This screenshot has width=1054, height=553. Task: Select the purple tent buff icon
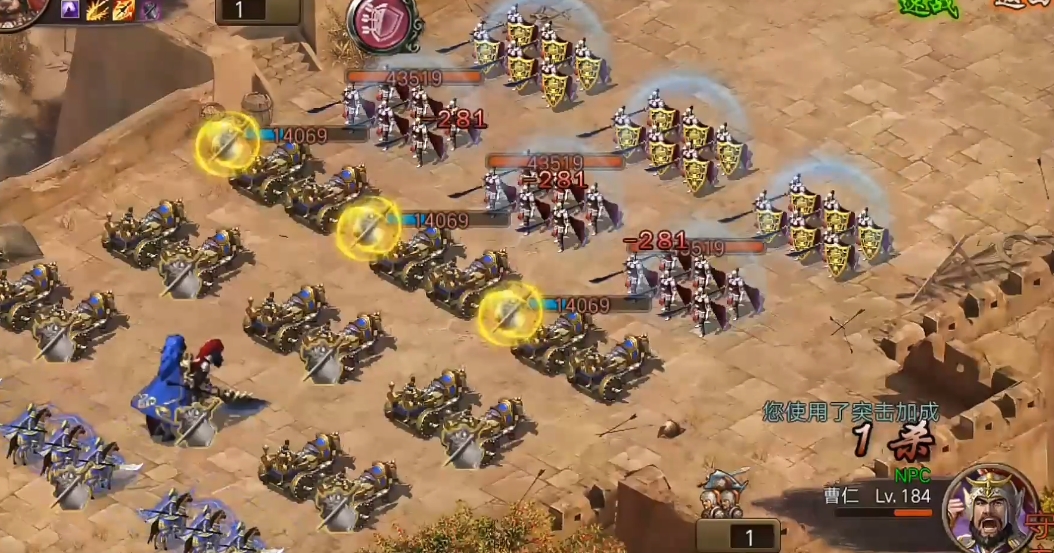coord(71,10)
